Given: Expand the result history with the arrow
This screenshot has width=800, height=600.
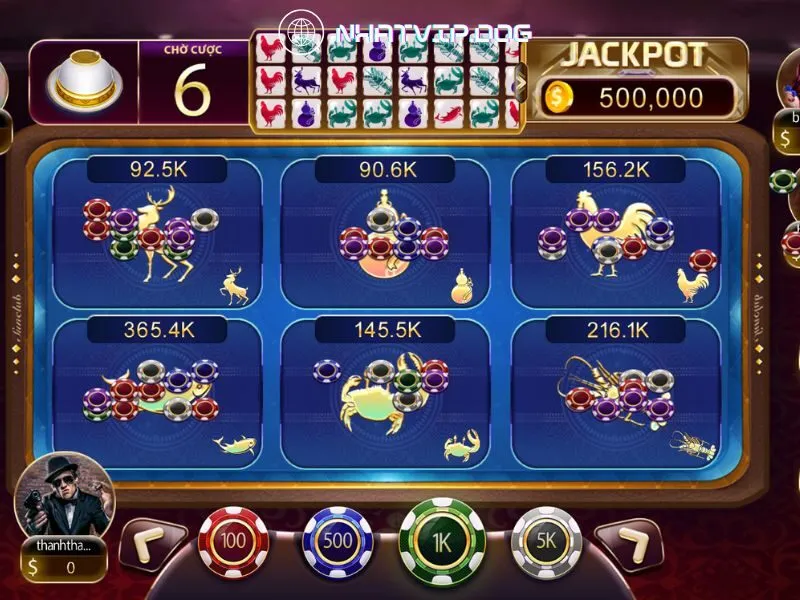Looking at the screenshot, I should click(x=519, y=82).
